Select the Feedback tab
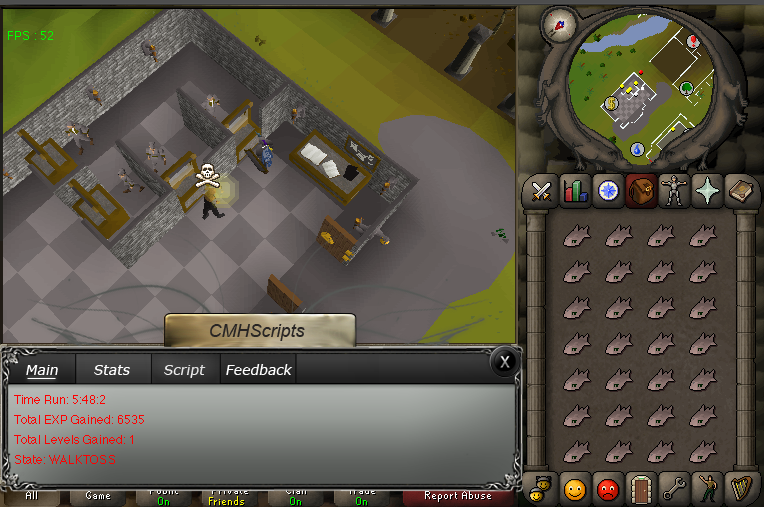The image size is (764, 507). pyautogui.click(x=258, y=370)
